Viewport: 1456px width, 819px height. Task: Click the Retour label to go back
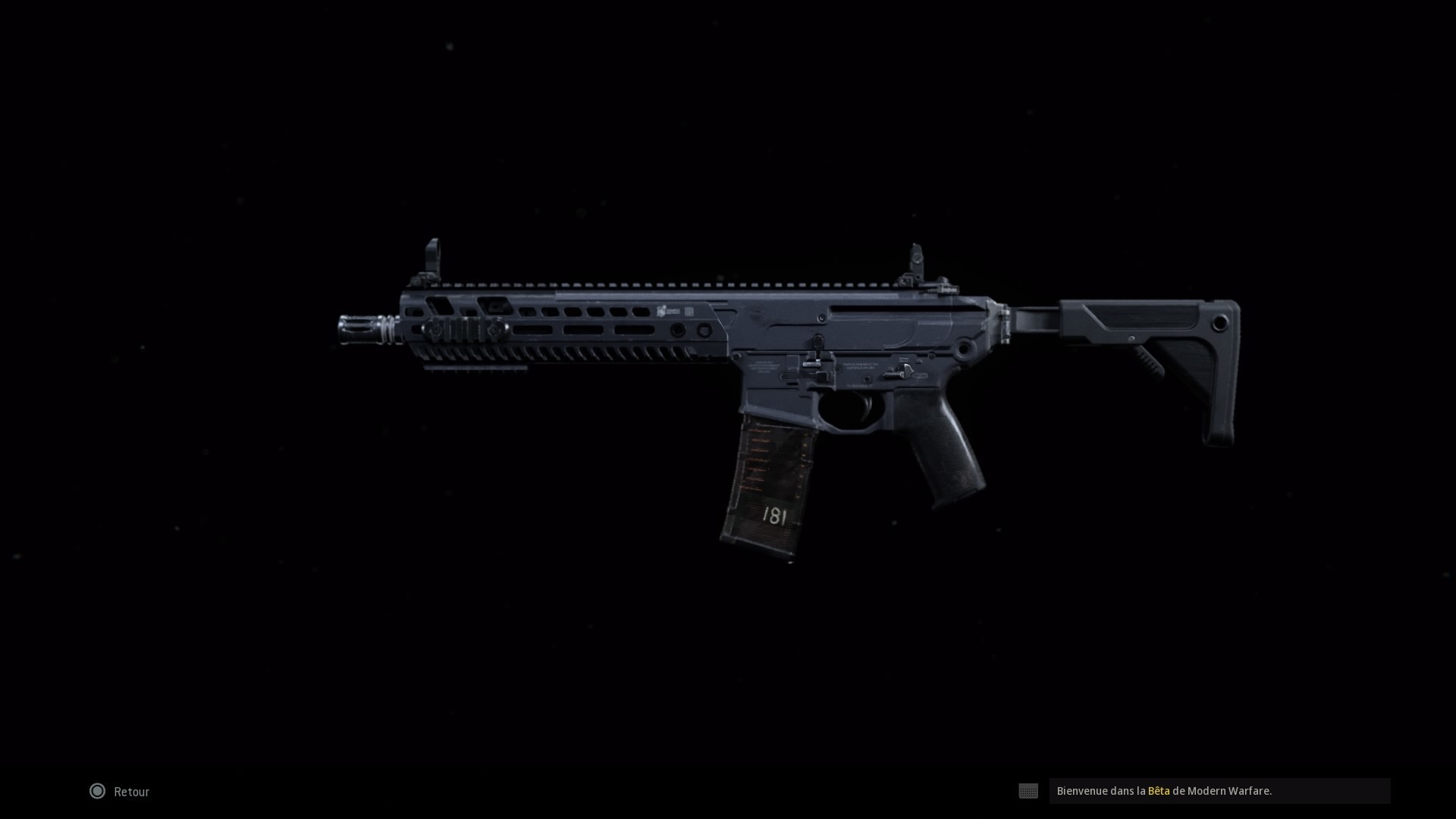130,792
